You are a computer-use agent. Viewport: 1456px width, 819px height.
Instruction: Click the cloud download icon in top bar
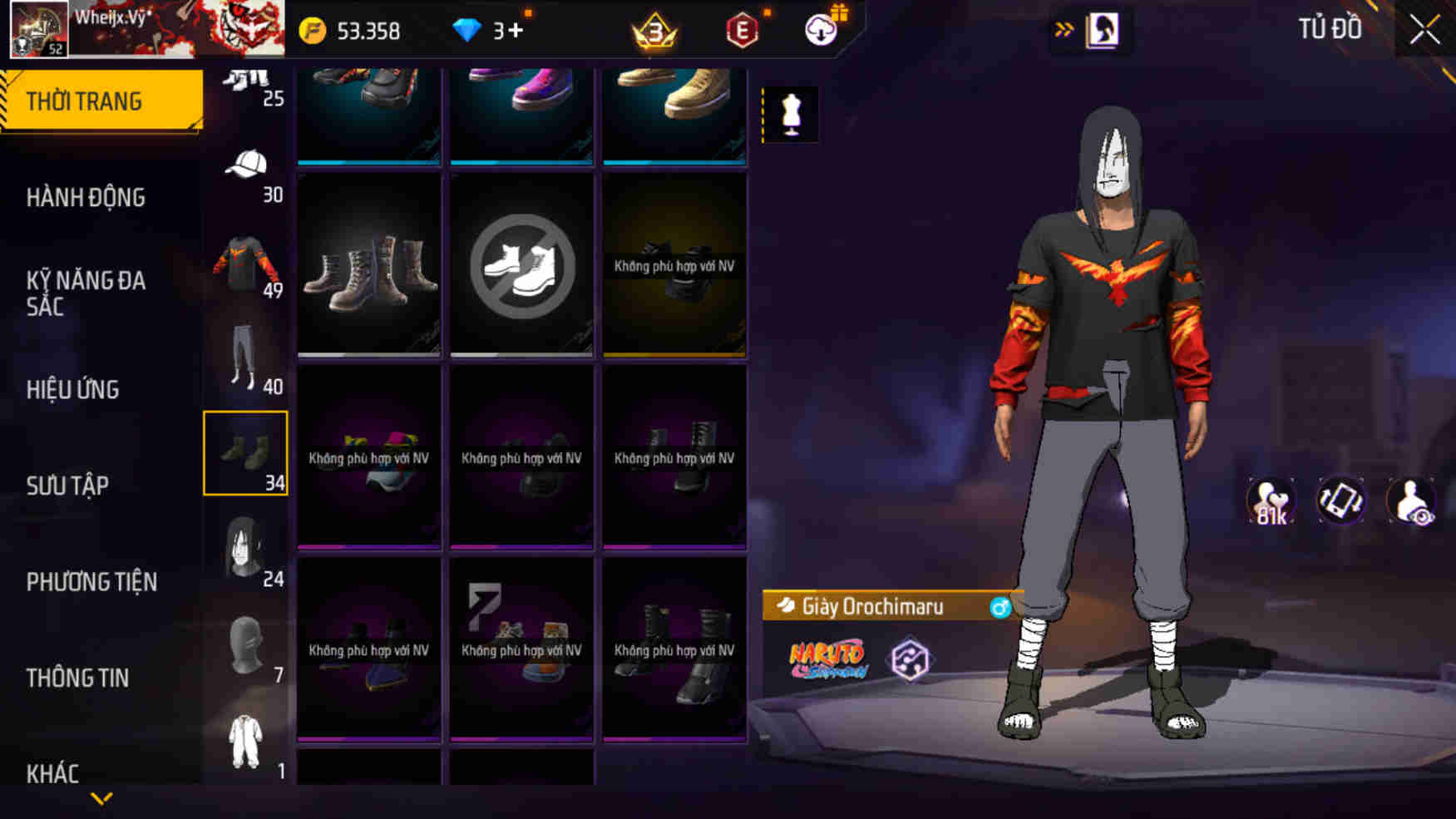coord(819,32)
